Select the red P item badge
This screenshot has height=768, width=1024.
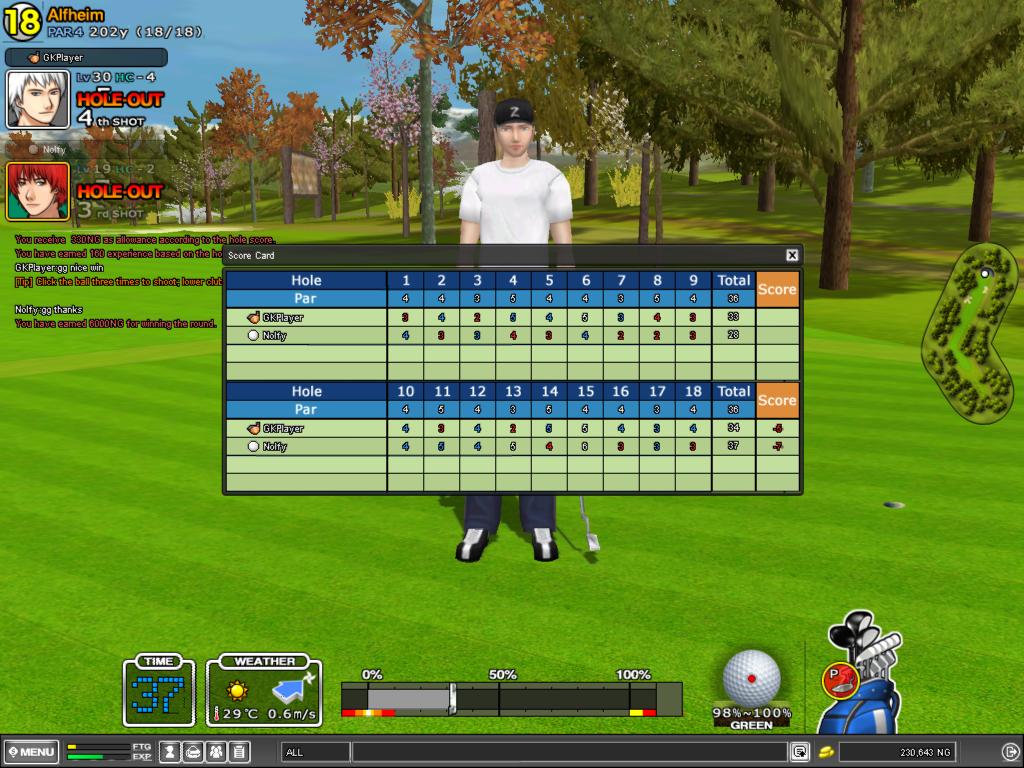pos(838,679)
